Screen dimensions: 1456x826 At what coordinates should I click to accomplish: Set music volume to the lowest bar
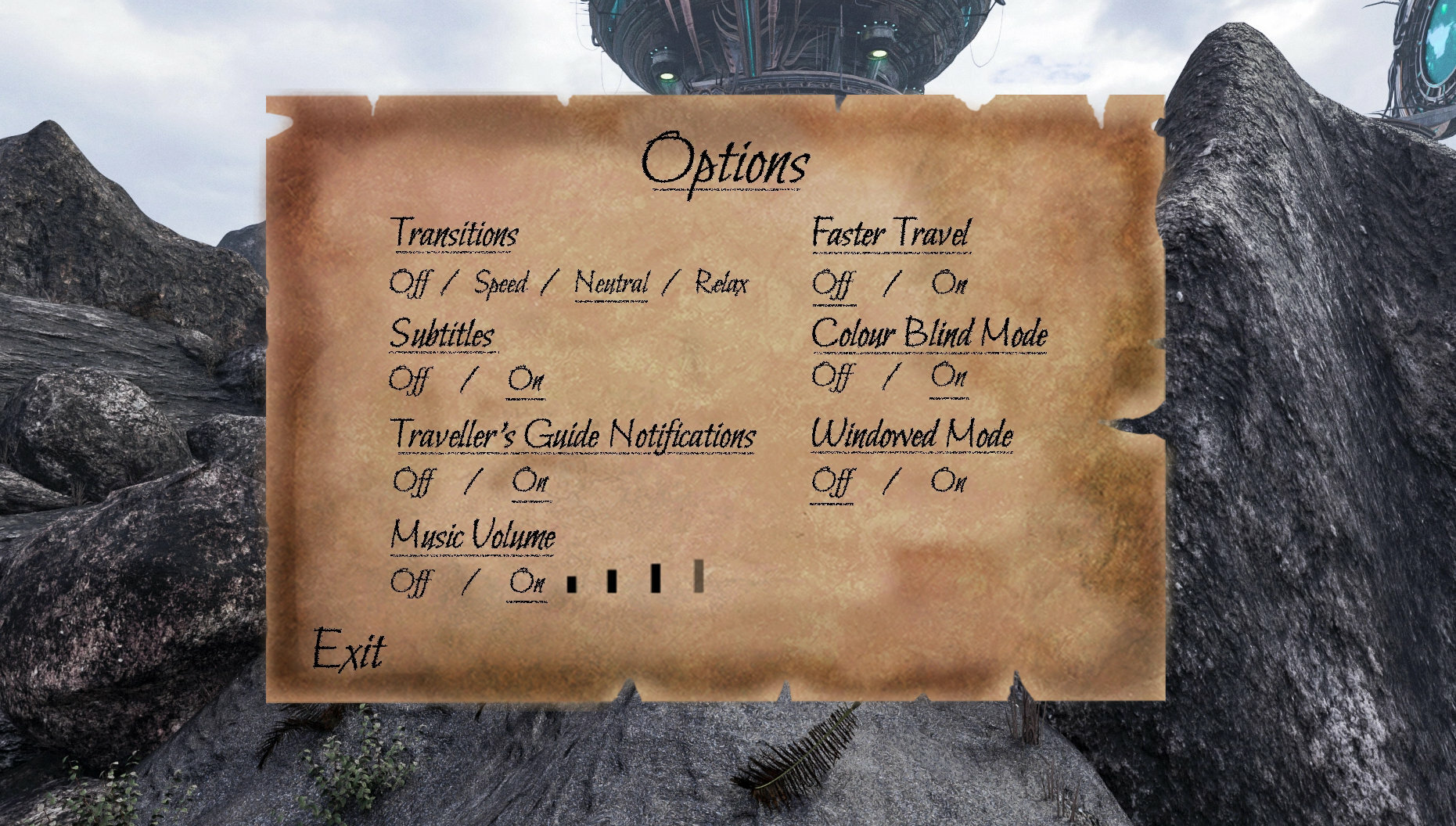pos(572,584)
